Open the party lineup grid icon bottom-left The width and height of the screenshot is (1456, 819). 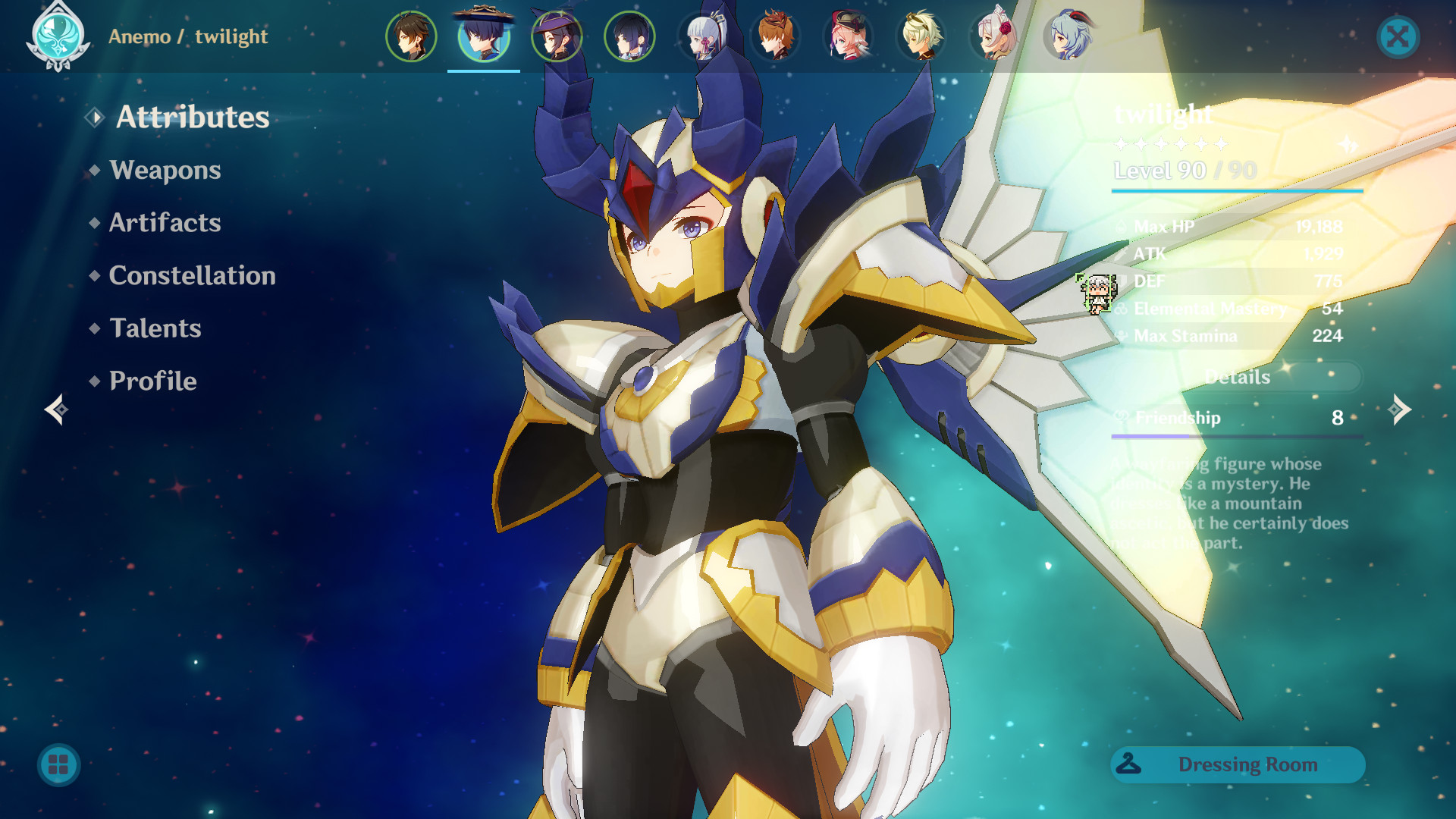(x=57, y=765)
